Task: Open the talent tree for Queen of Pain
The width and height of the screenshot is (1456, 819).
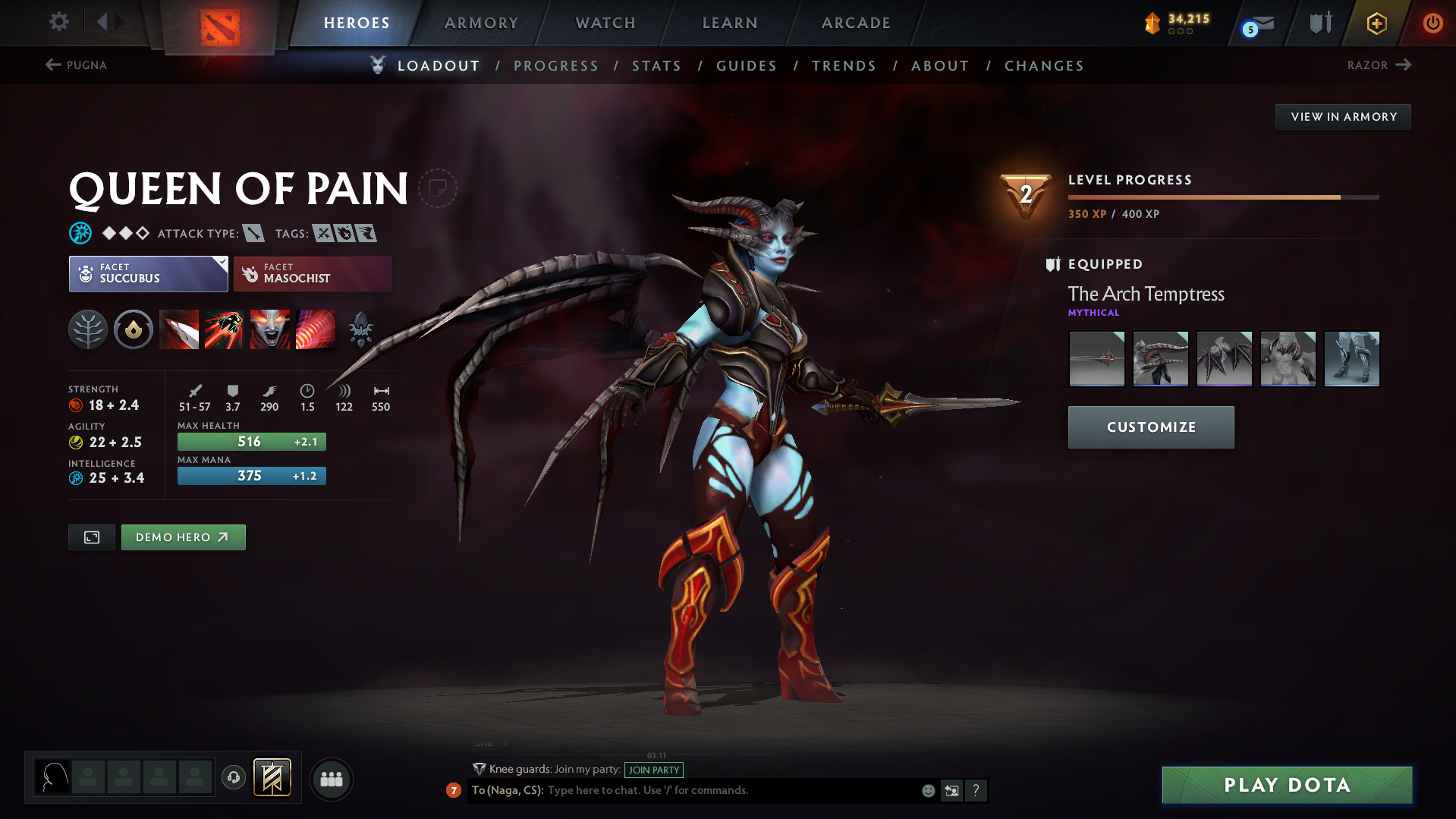Action: [87, 329]
